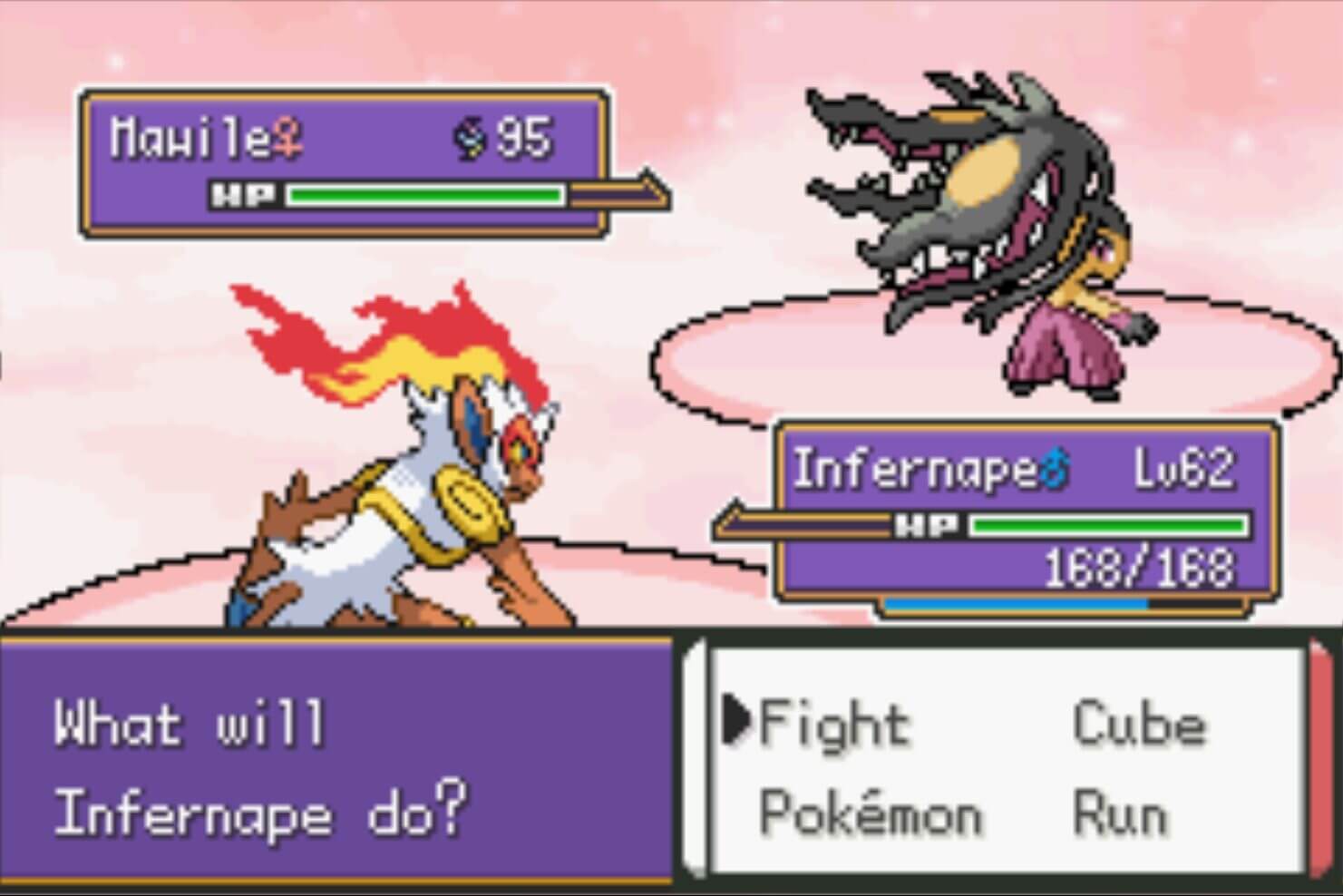Screen dimensions: 1343x896
Task: Pick Run to flee the battle
Action: pos(1119,813)
